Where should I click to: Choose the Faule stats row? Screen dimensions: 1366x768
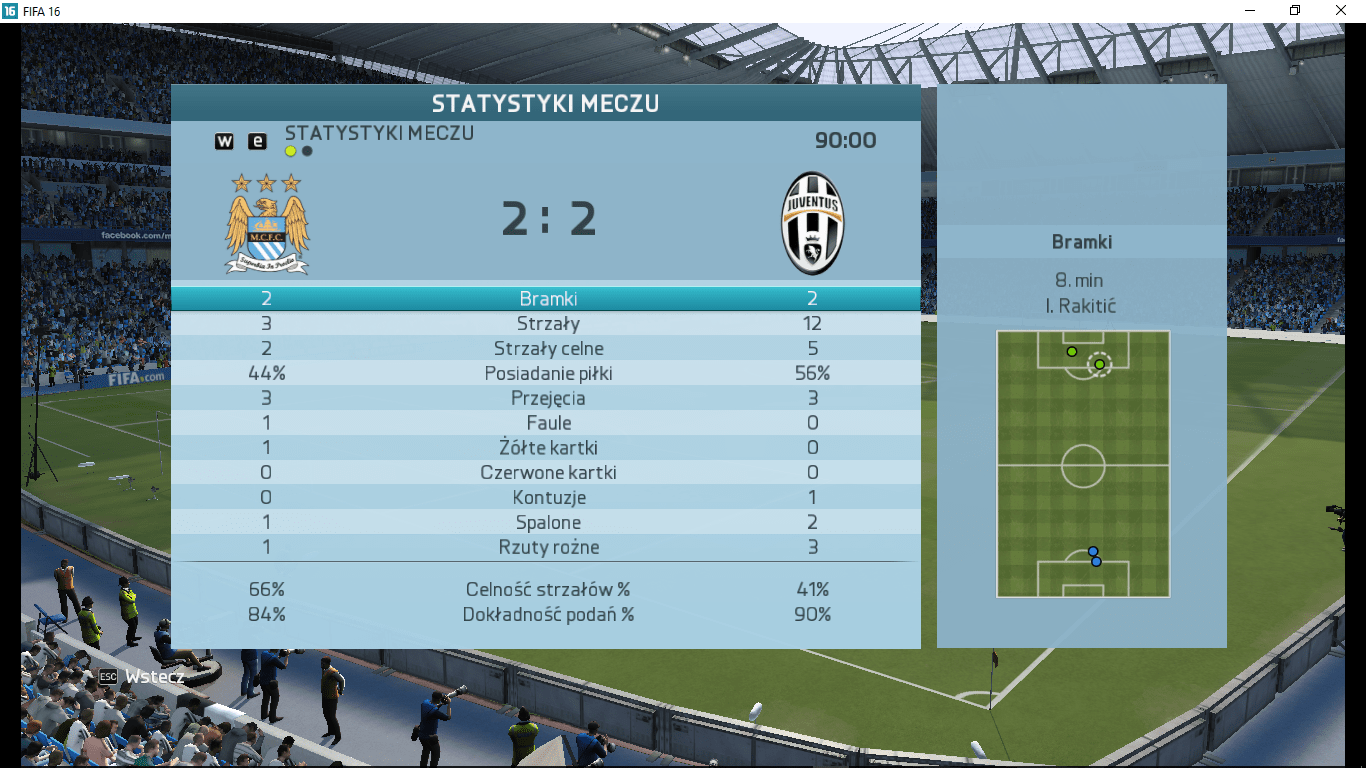547,423
